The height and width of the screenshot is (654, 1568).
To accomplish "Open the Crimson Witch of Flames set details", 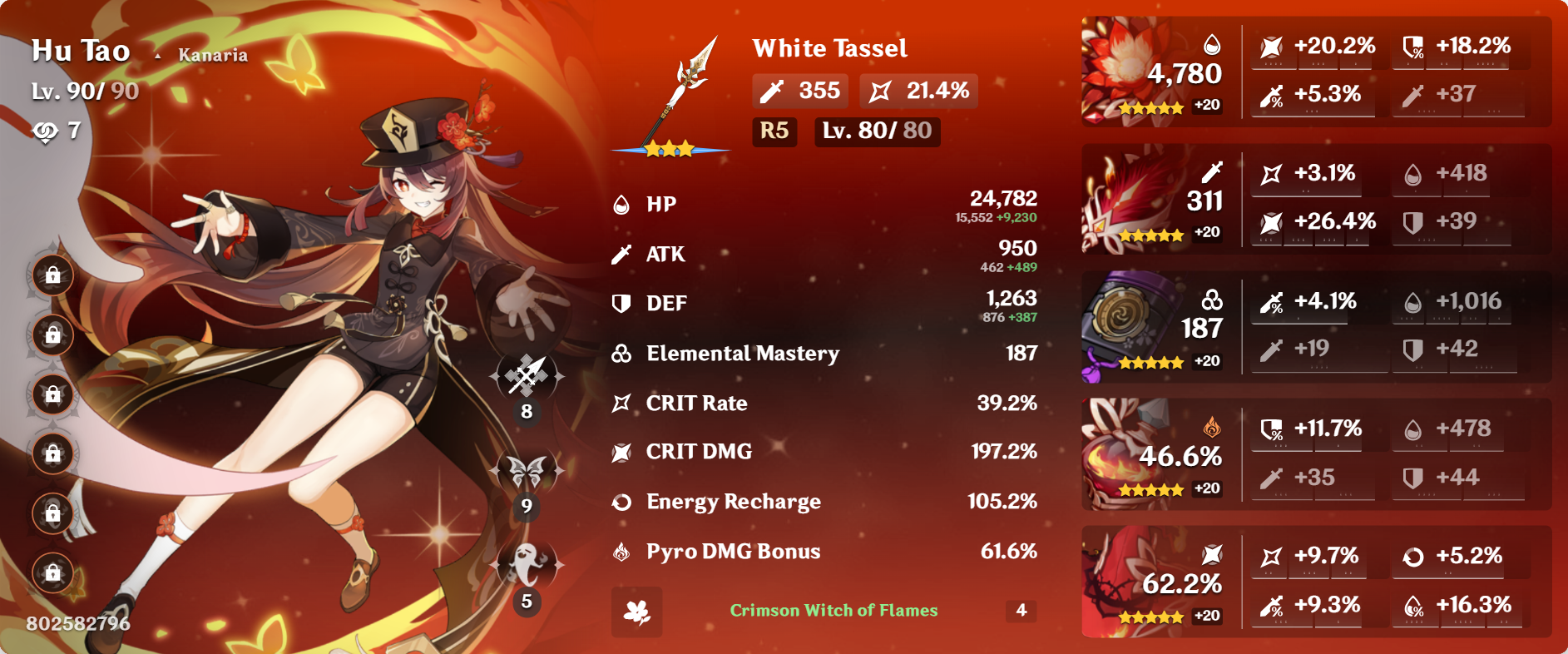I will tap(833, 612).
